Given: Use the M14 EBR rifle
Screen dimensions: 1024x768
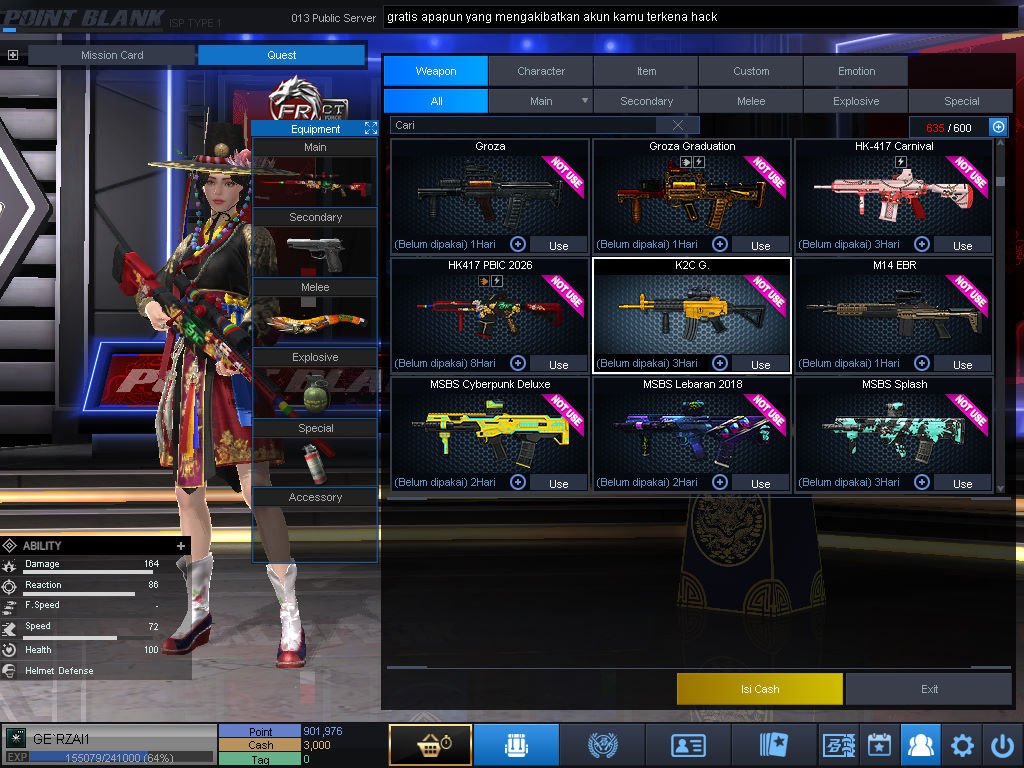Looking at the screenshot, I should (x=962, y=364).
